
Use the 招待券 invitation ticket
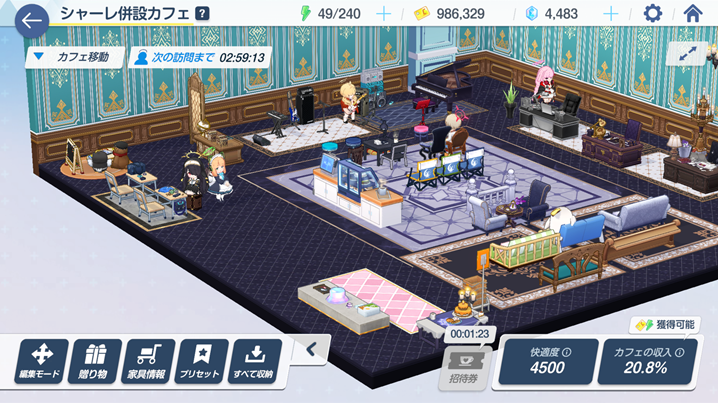[465, 367]
